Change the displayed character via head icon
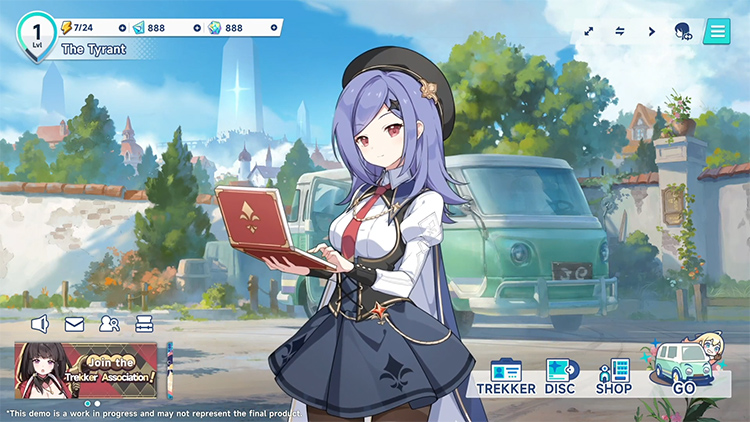The image size is (750, 422). [x=684, y=31]
